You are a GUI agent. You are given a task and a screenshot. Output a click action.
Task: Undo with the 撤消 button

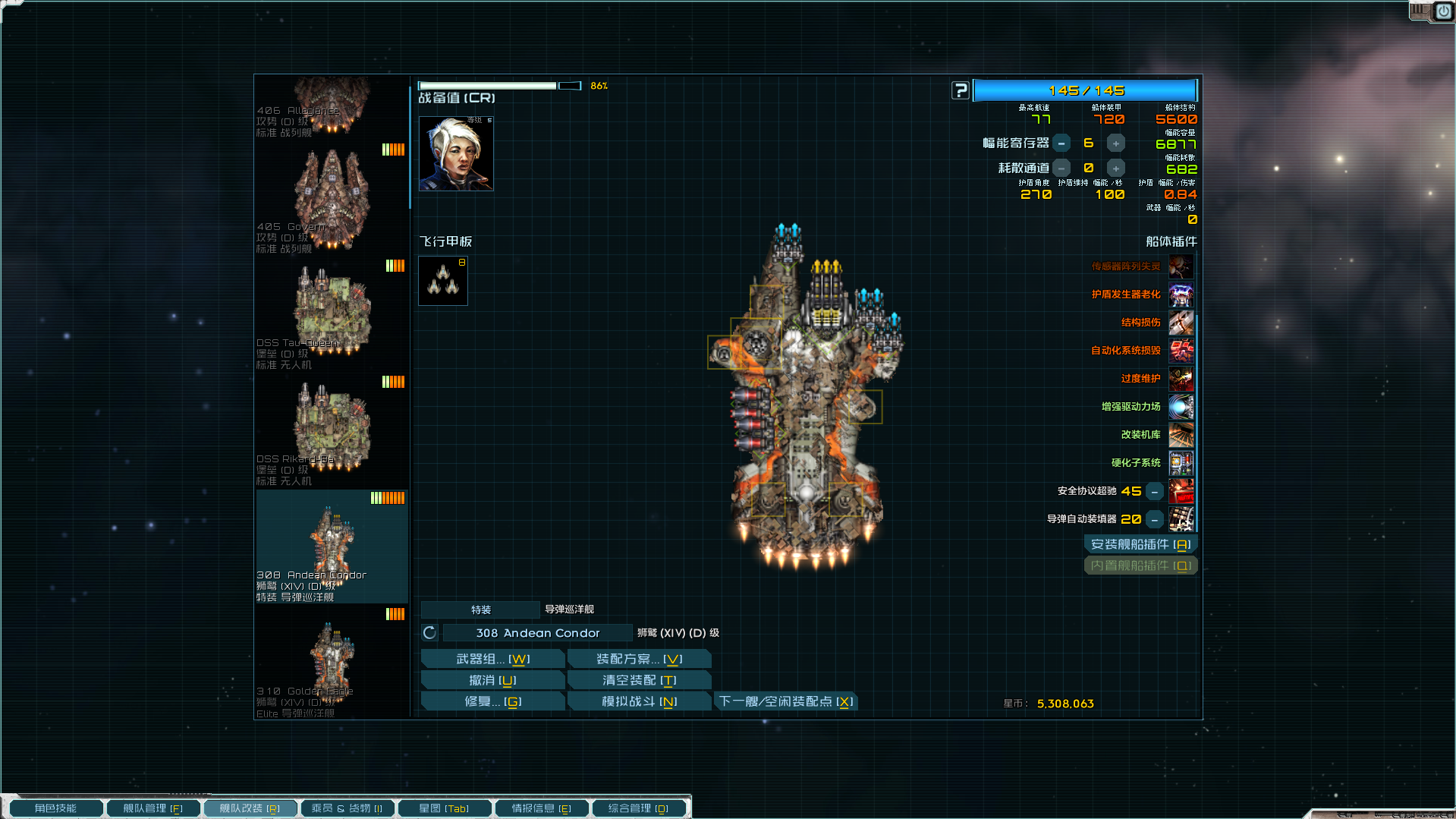[492, 680]
